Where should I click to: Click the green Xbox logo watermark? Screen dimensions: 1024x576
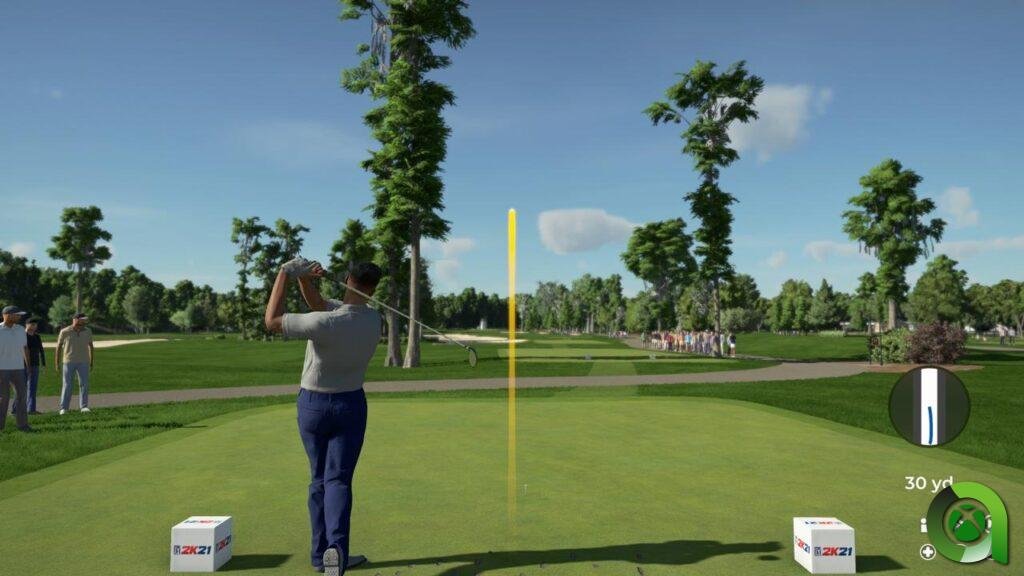click(x=966, y=523)
